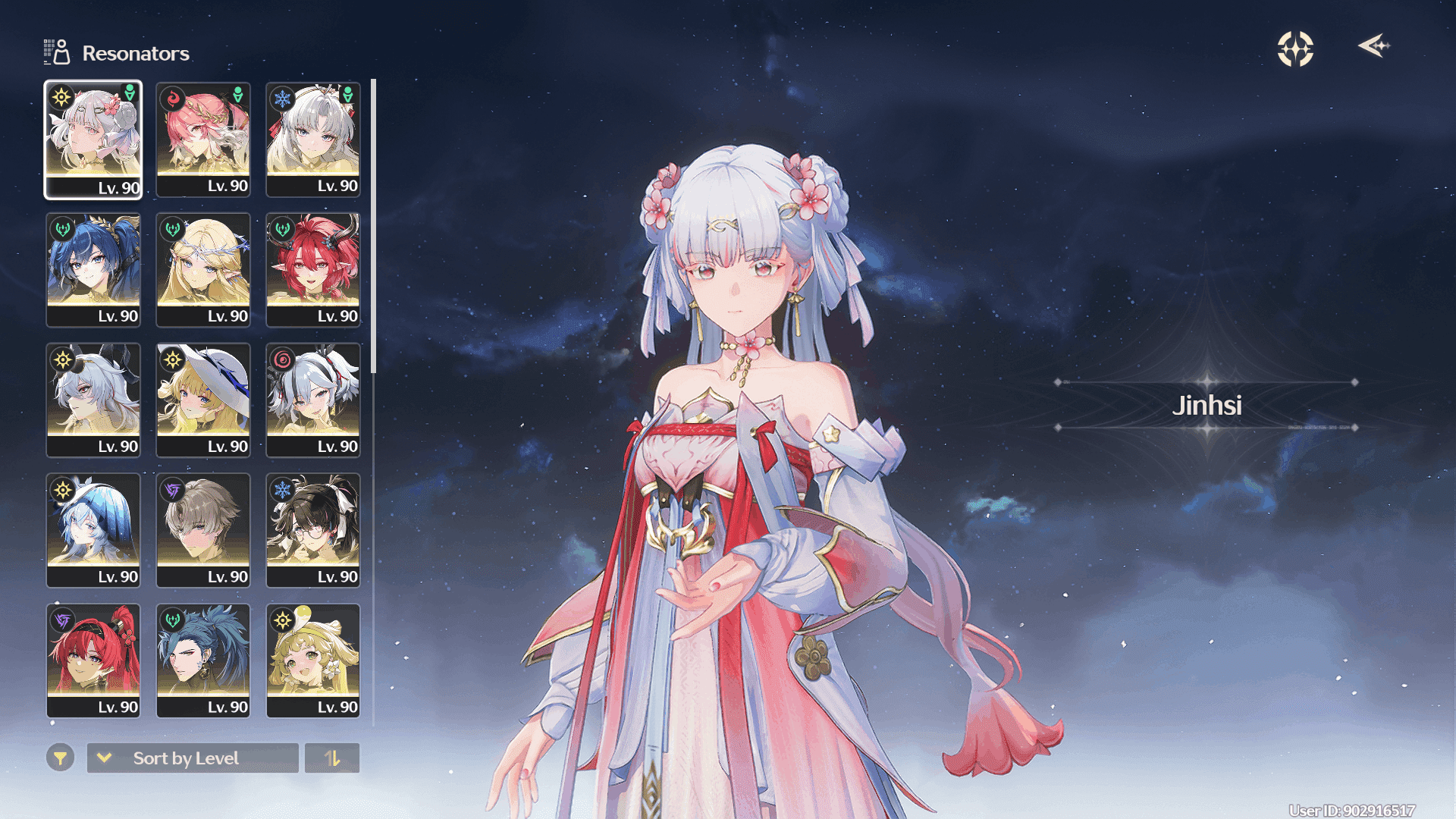Screen dimensions: 1456x819
Task: Select the brown-haired Havoc resonator portrait
Action: (x=203, y=530)
